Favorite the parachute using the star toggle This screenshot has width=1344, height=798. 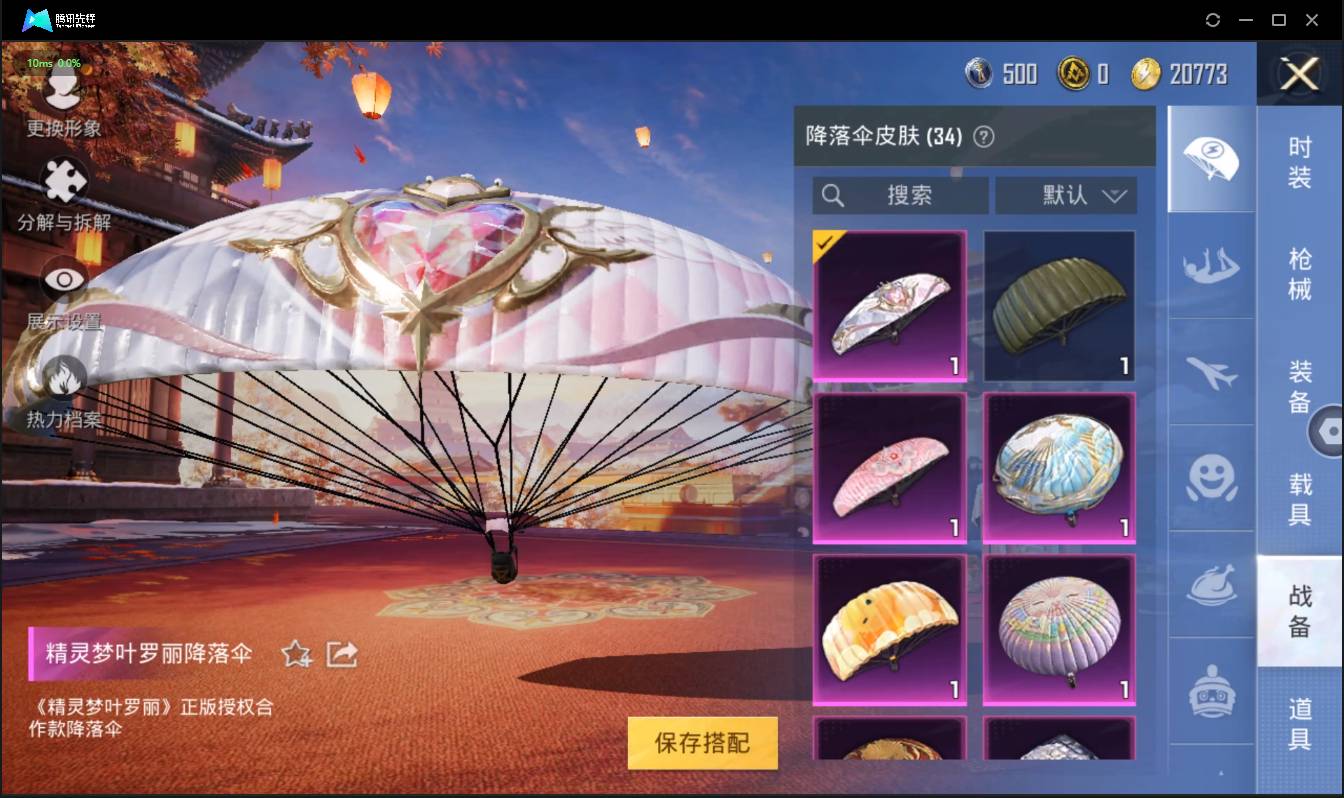(x=296, y=652)
